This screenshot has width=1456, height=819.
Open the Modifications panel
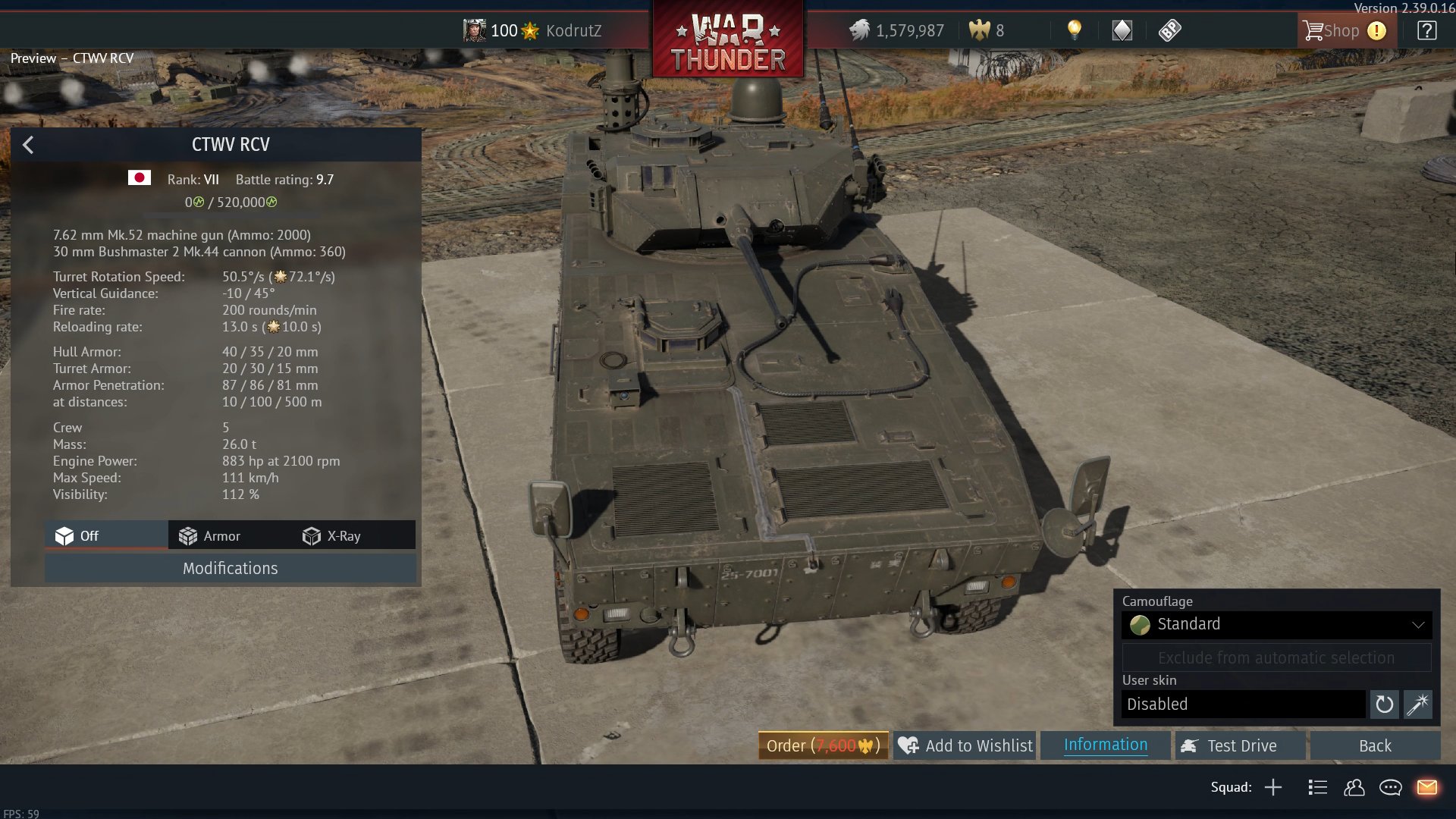(x=230, y=569)
